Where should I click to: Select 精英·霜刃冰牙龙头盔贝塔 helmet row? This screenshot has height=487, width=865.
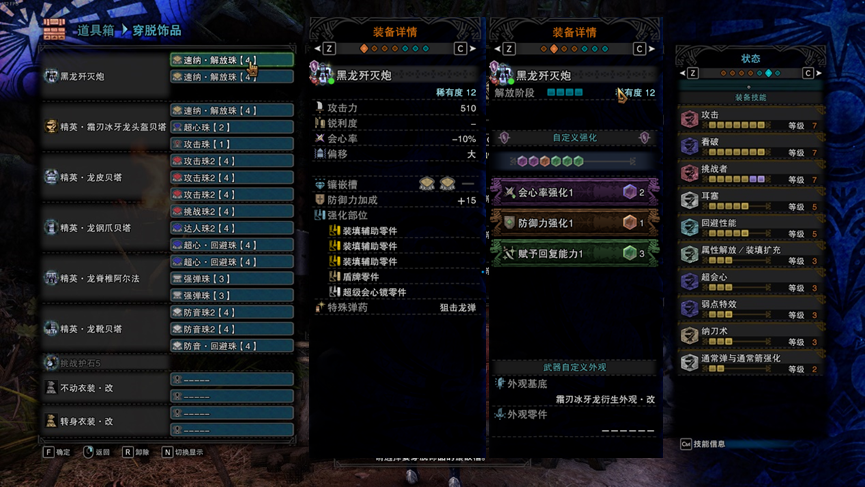pyautogui.click(x=105, y=127)
